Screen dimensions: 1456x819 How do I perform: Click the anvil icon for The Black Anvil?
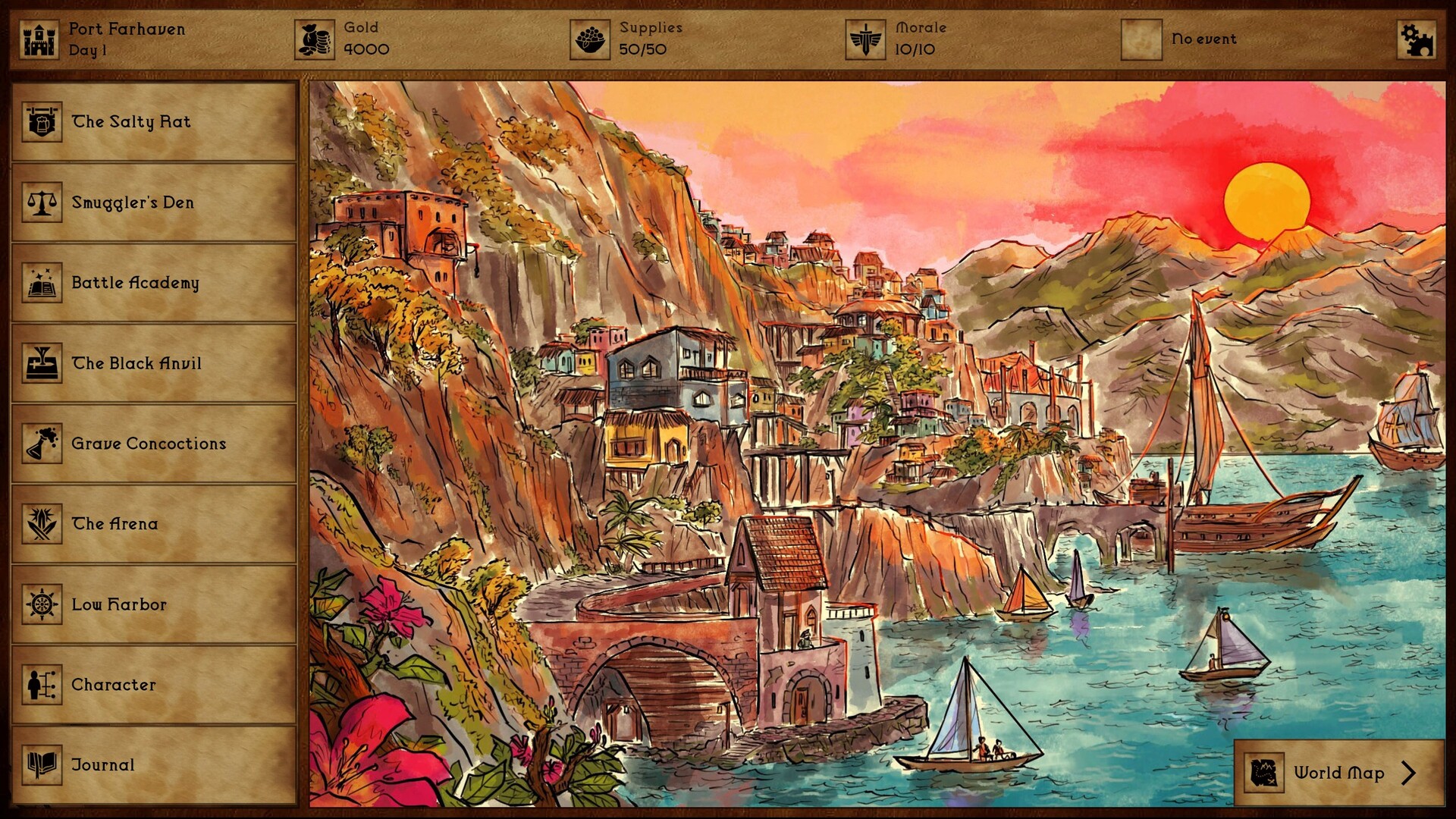pos(42,362)
